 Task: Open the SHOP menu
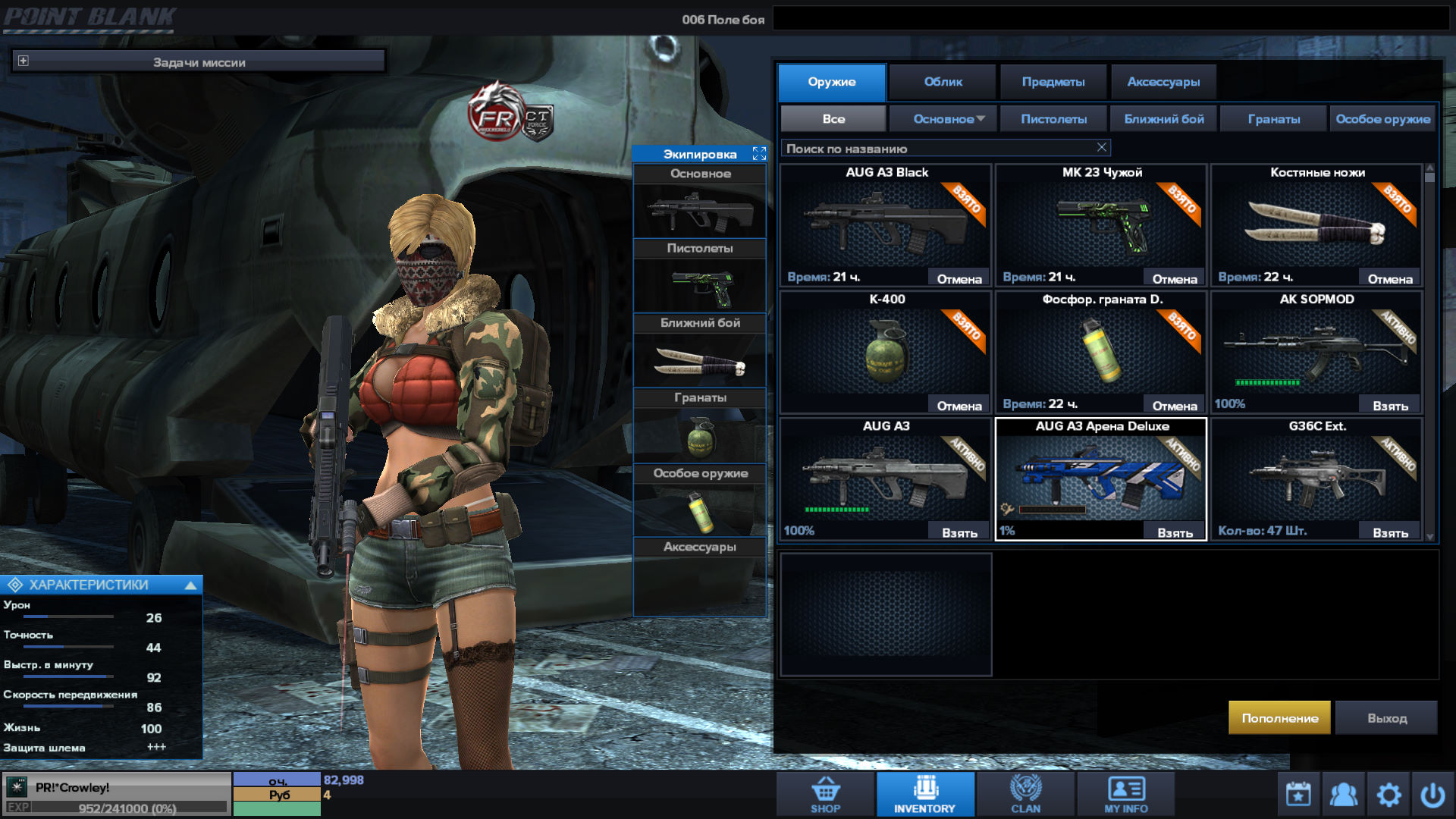[825, 794]
